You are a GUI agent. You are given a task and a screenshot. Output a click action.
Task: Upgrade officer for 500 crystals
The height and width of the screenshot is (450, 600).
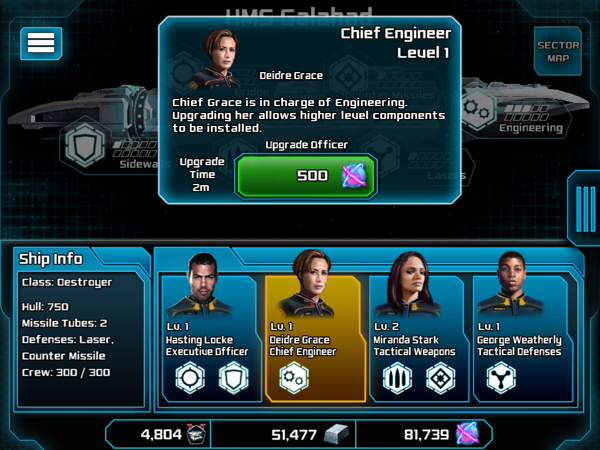306,175
